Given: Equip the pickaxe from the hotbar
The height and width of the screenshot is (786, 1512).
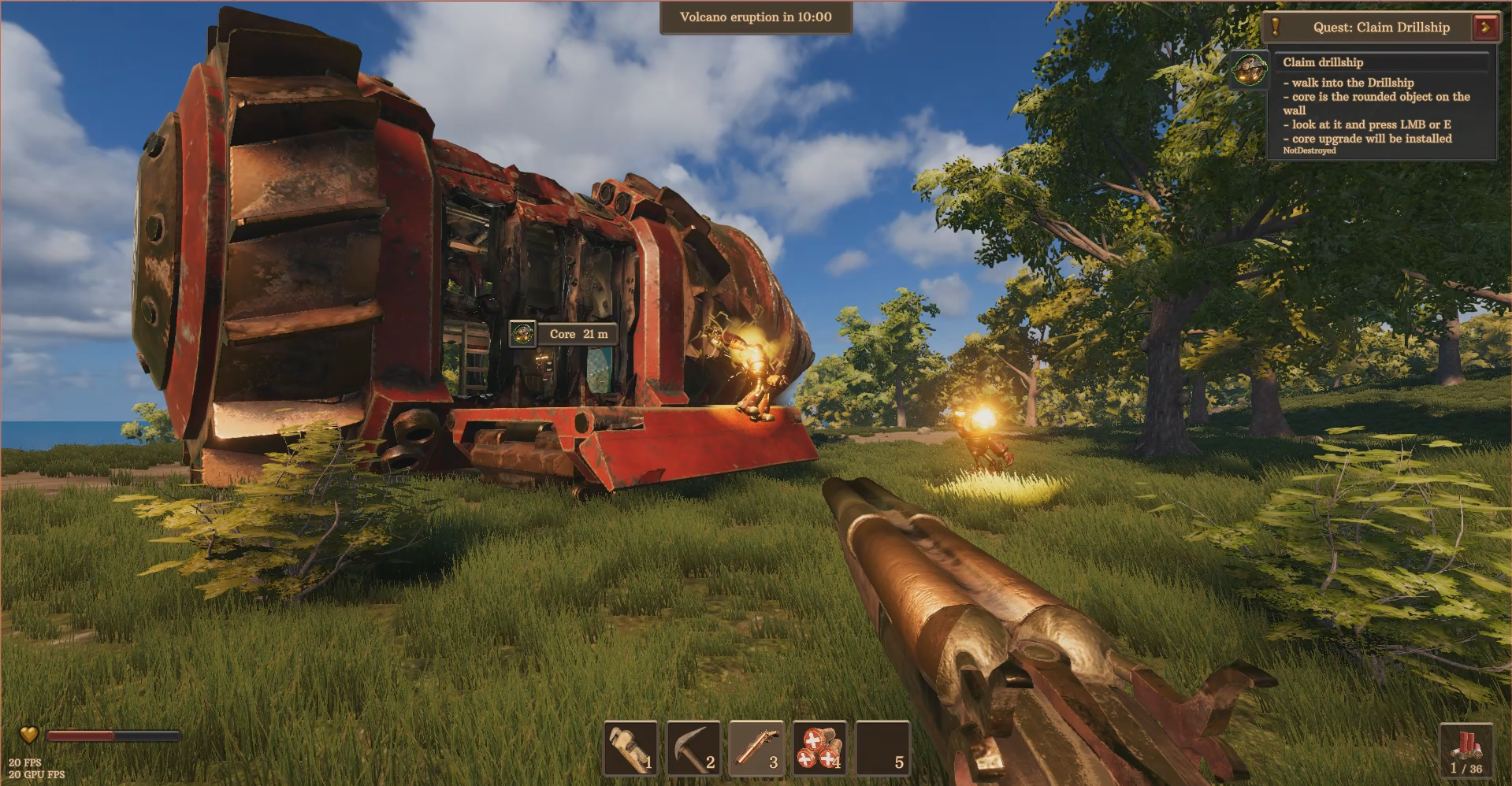Looking at the screenshot, I should click(693, 748).
